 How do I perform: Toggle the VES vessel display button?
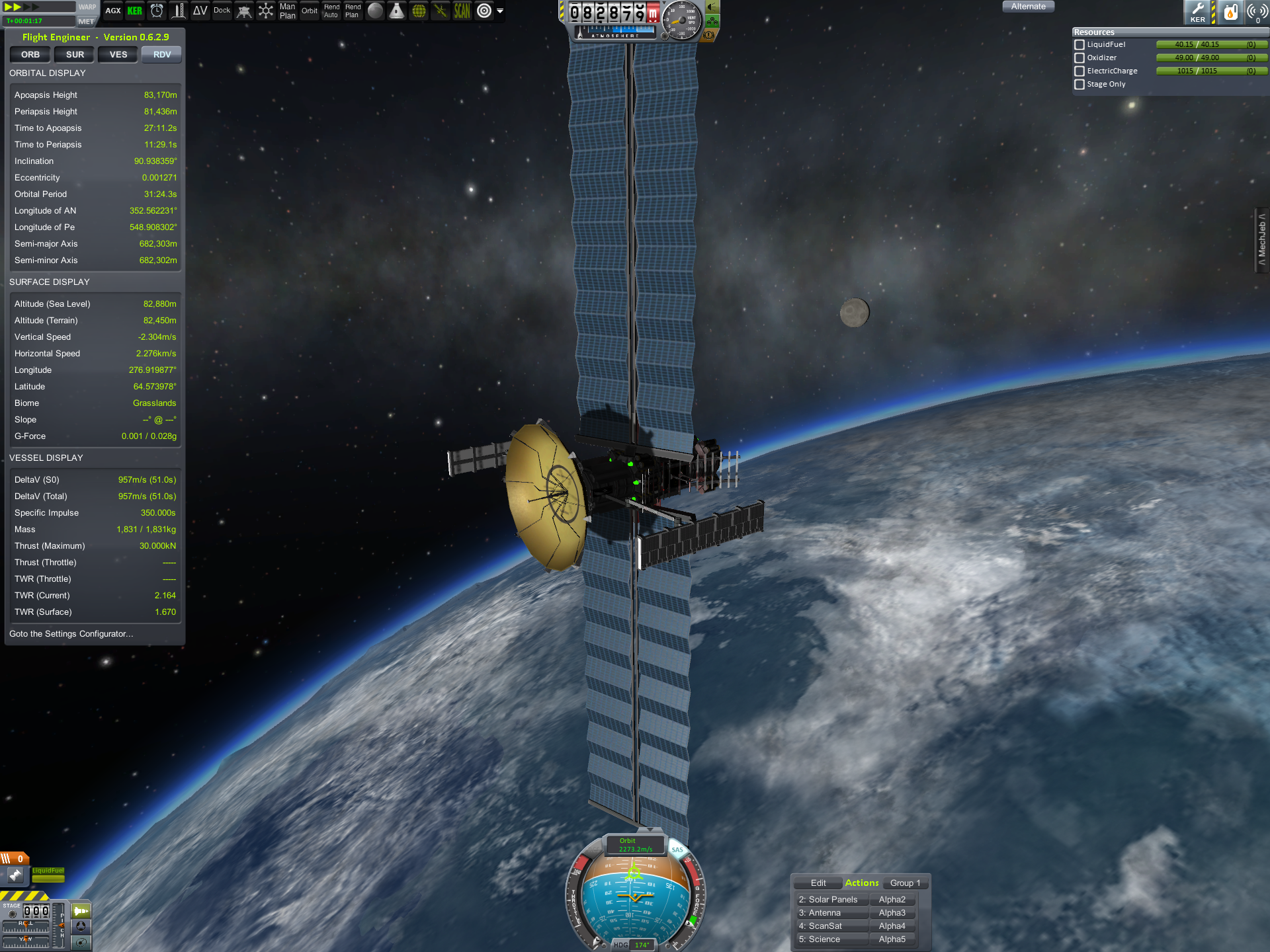[x=118, y=55]
